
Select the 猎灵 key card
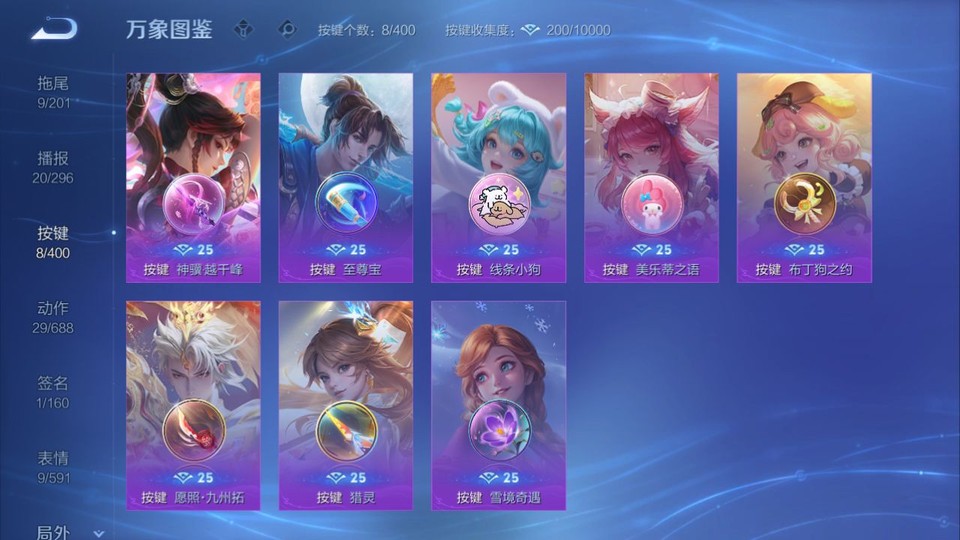pyautogui.click(x=346, y=405)
